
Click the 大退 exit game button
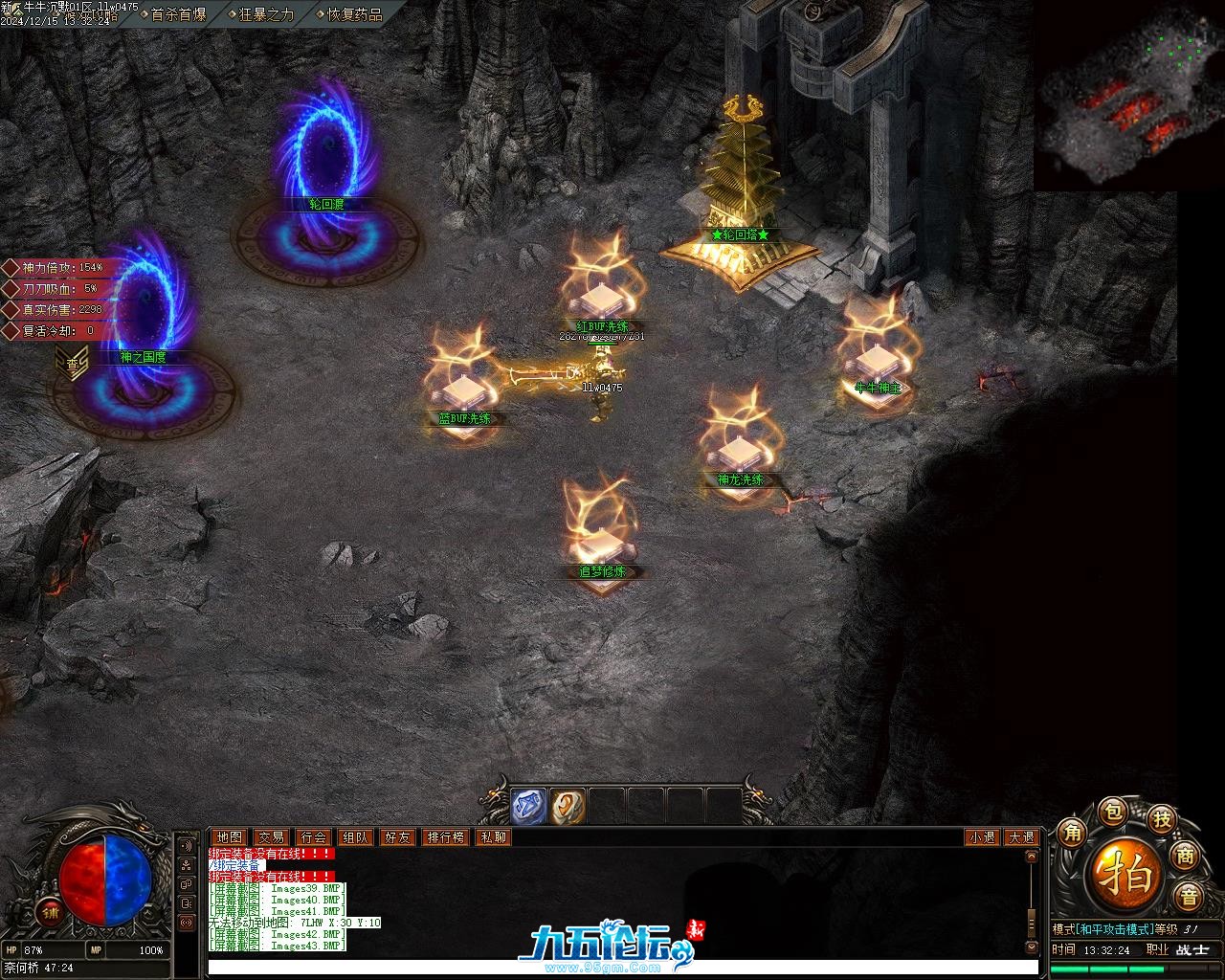[1021, 837]
